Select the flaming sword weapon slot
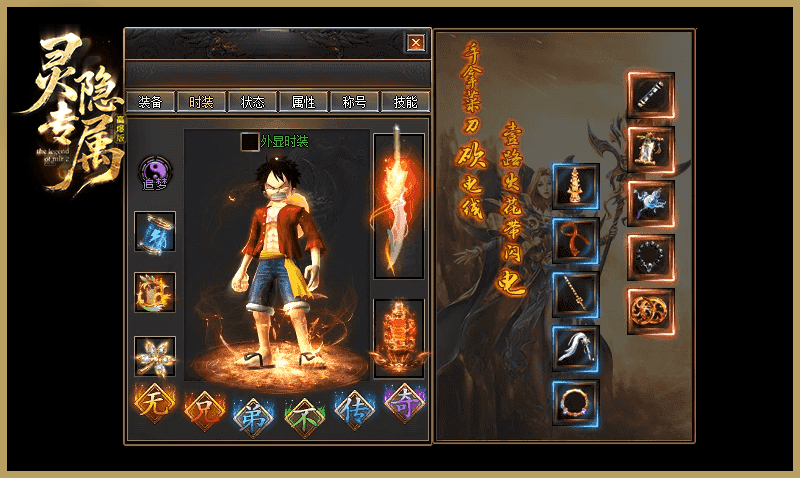This screenshot has width=800, height=478. tap(398, 205)
